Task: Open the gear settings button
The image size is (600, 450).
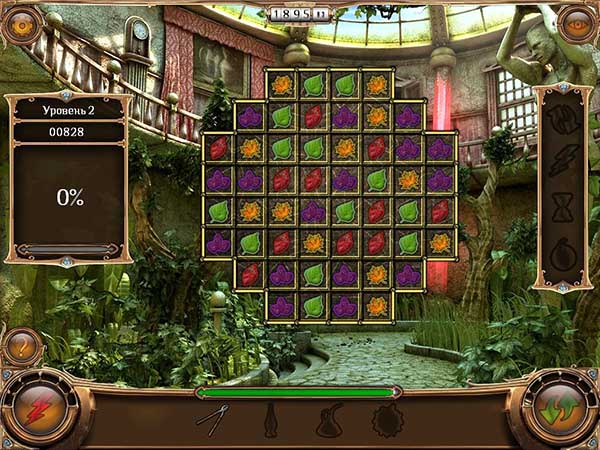Action: click(x=21, y=24)
